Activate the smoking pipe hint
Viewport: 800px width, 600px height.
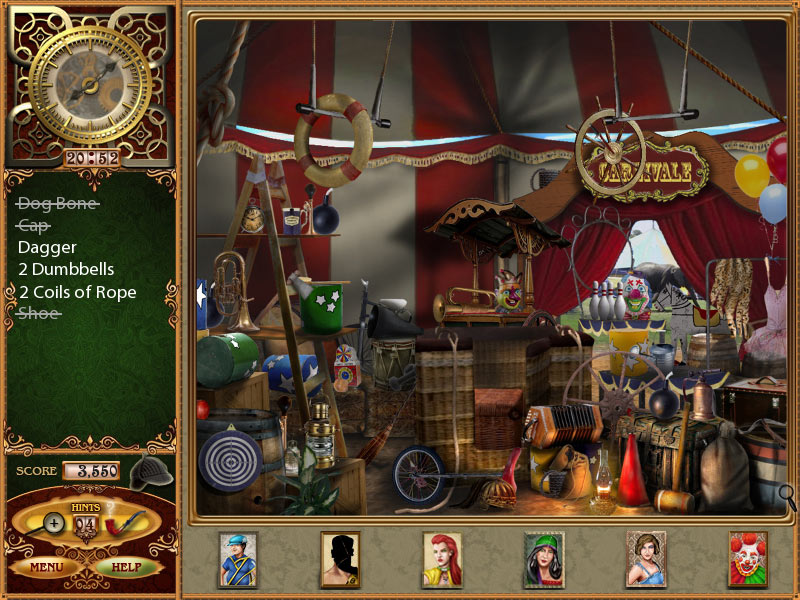coord(125,521)
